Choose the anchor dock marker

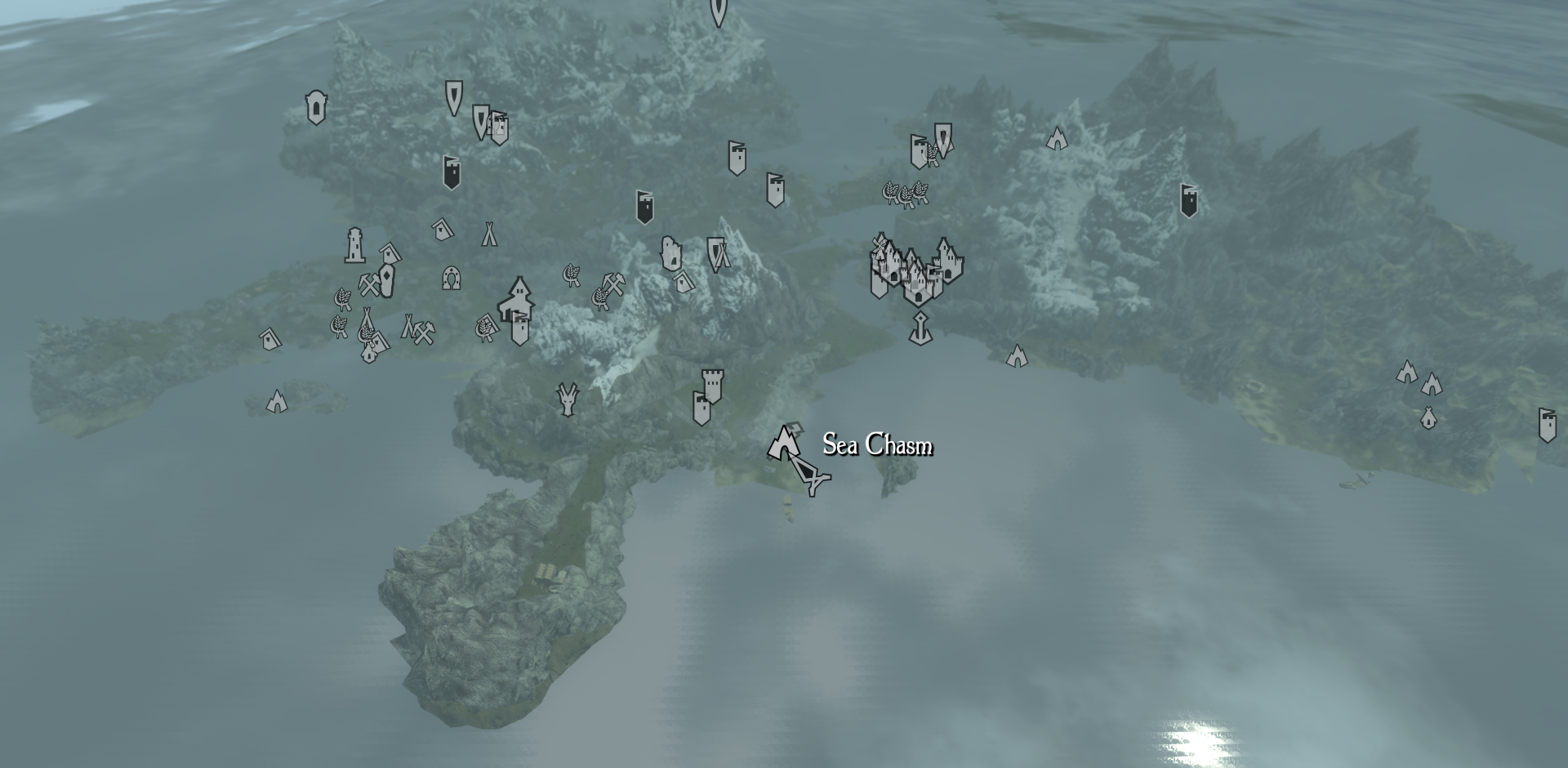click(x=920, y=328)
